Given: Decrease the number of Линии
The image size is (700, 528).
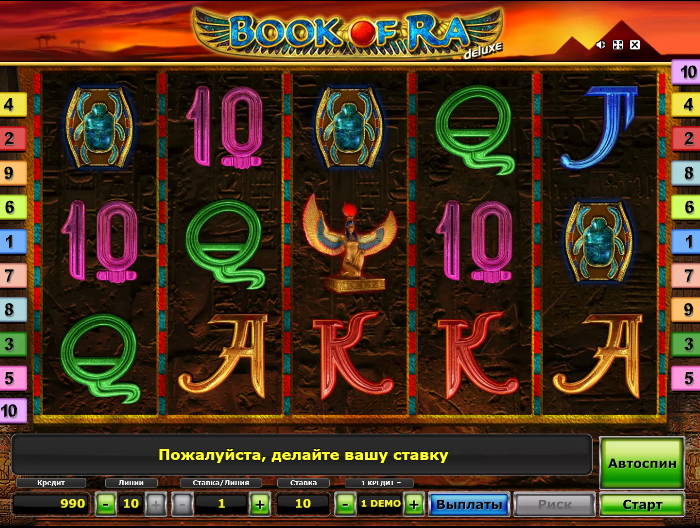Looking at the screenshot, I should pyautogui.click(x=107, y=504).
